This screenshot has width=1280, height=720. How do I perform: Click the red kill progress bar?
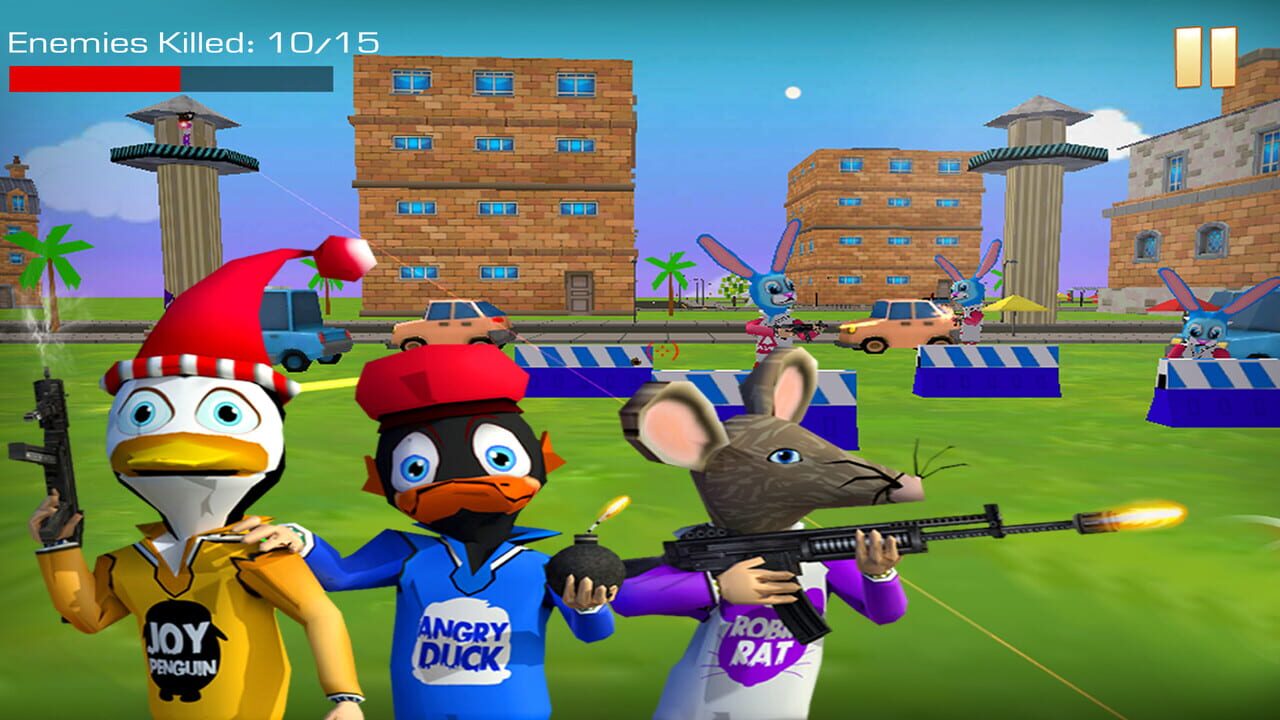(x=95, y=78)
